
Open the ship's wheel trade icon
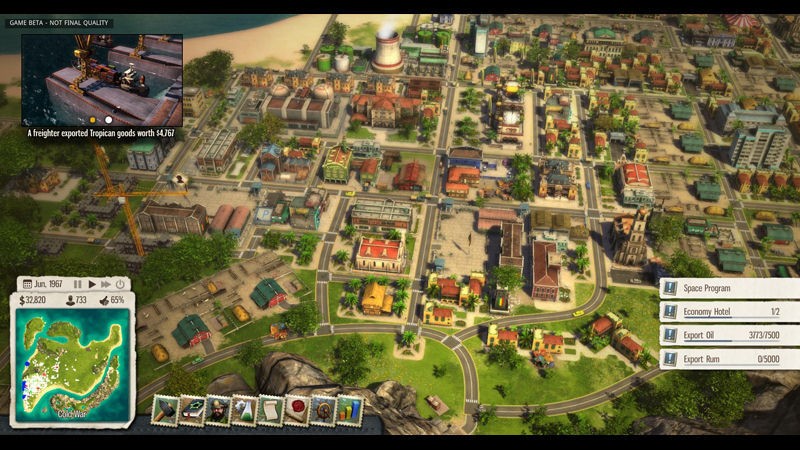323,409
